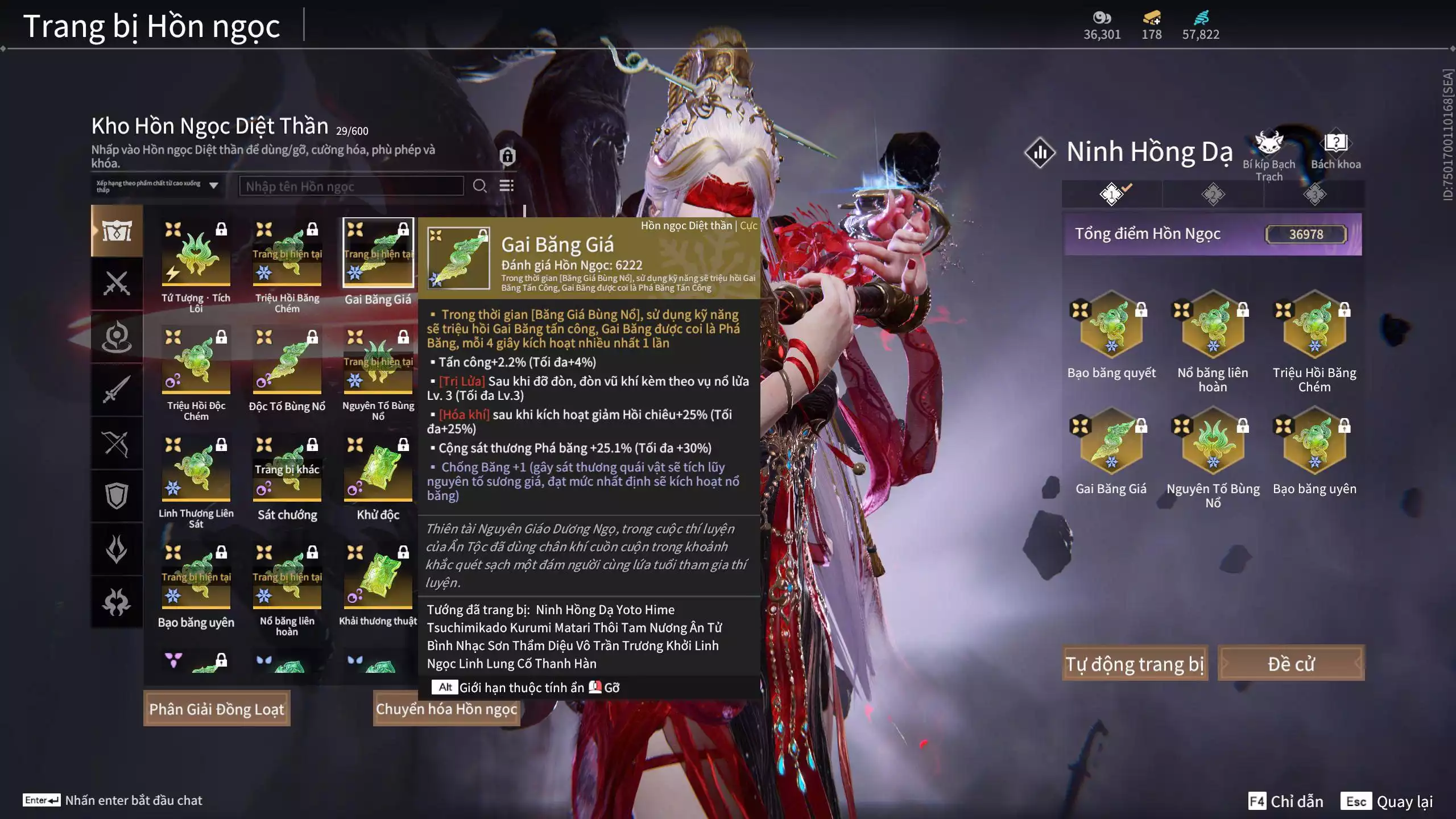Choose the Độc Tố Bùng Nổ jade
The width and height of the screenshot is (1456, 819).
[287, 362]
